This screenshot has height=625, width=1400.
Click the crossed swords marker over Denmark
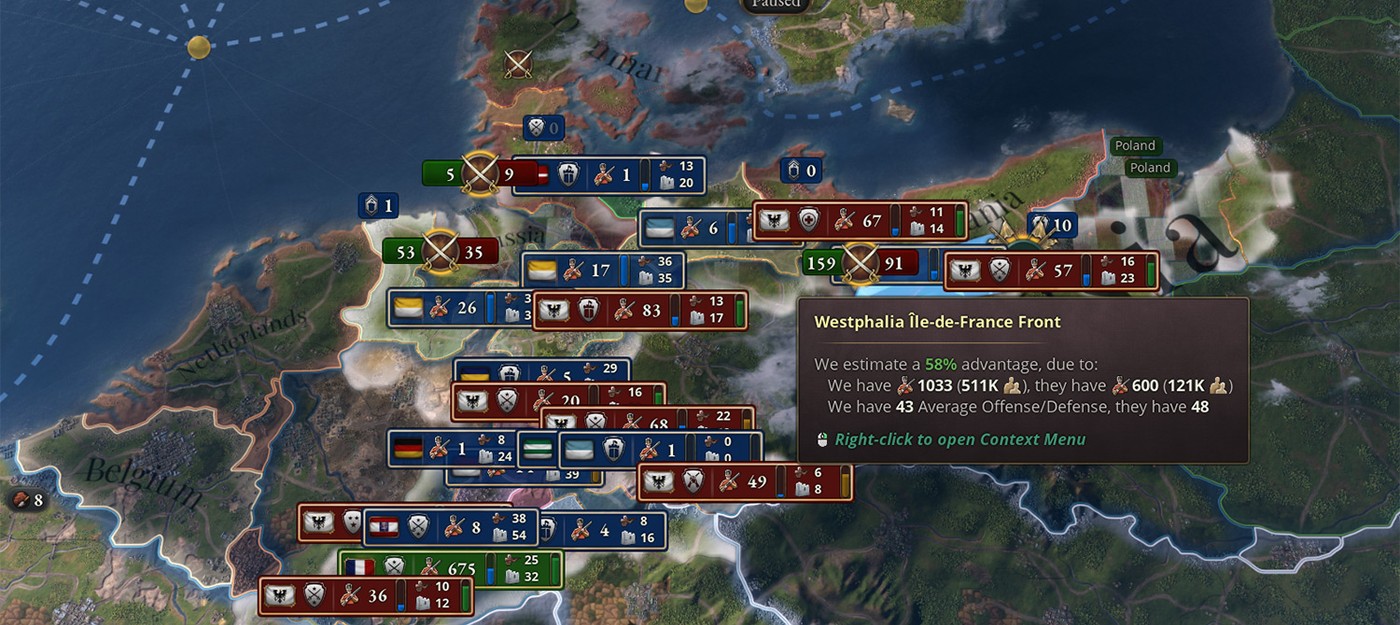click(518, 64)
